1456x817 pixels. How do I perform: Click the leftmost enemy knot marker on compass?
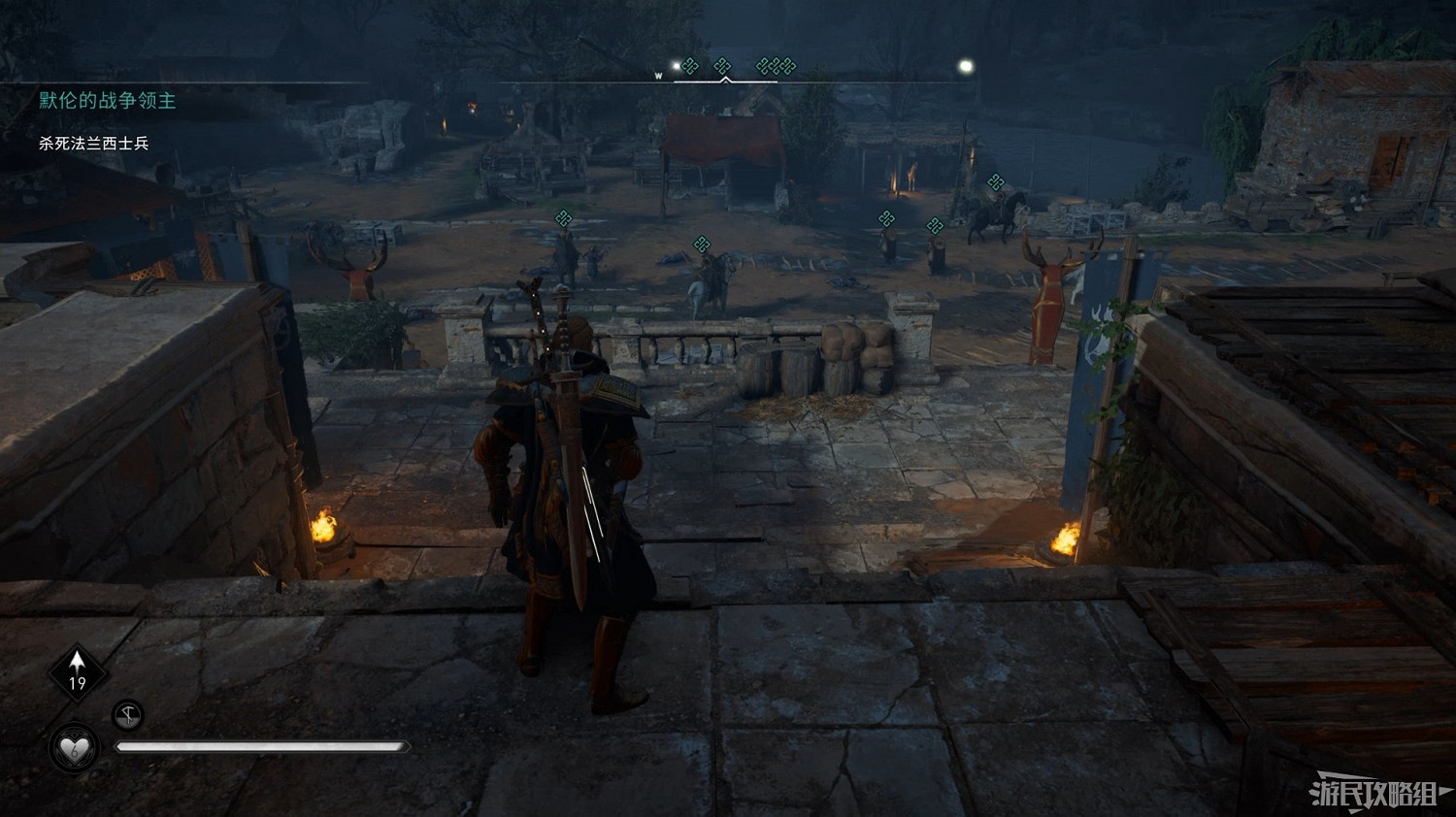tap(689, 66)
